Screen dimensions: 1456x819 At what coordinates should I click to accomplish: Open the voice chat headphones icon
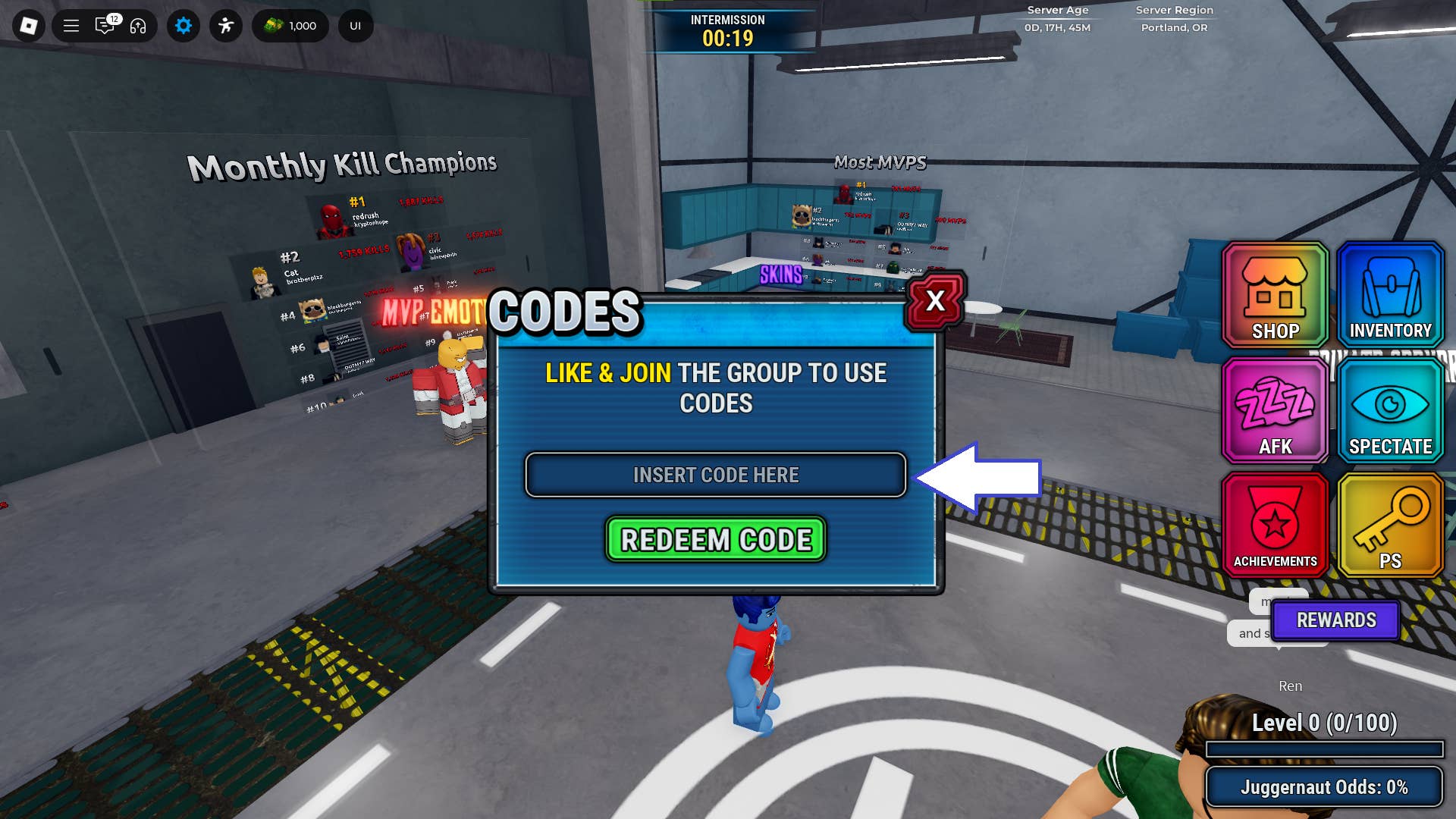click(138, 25)
